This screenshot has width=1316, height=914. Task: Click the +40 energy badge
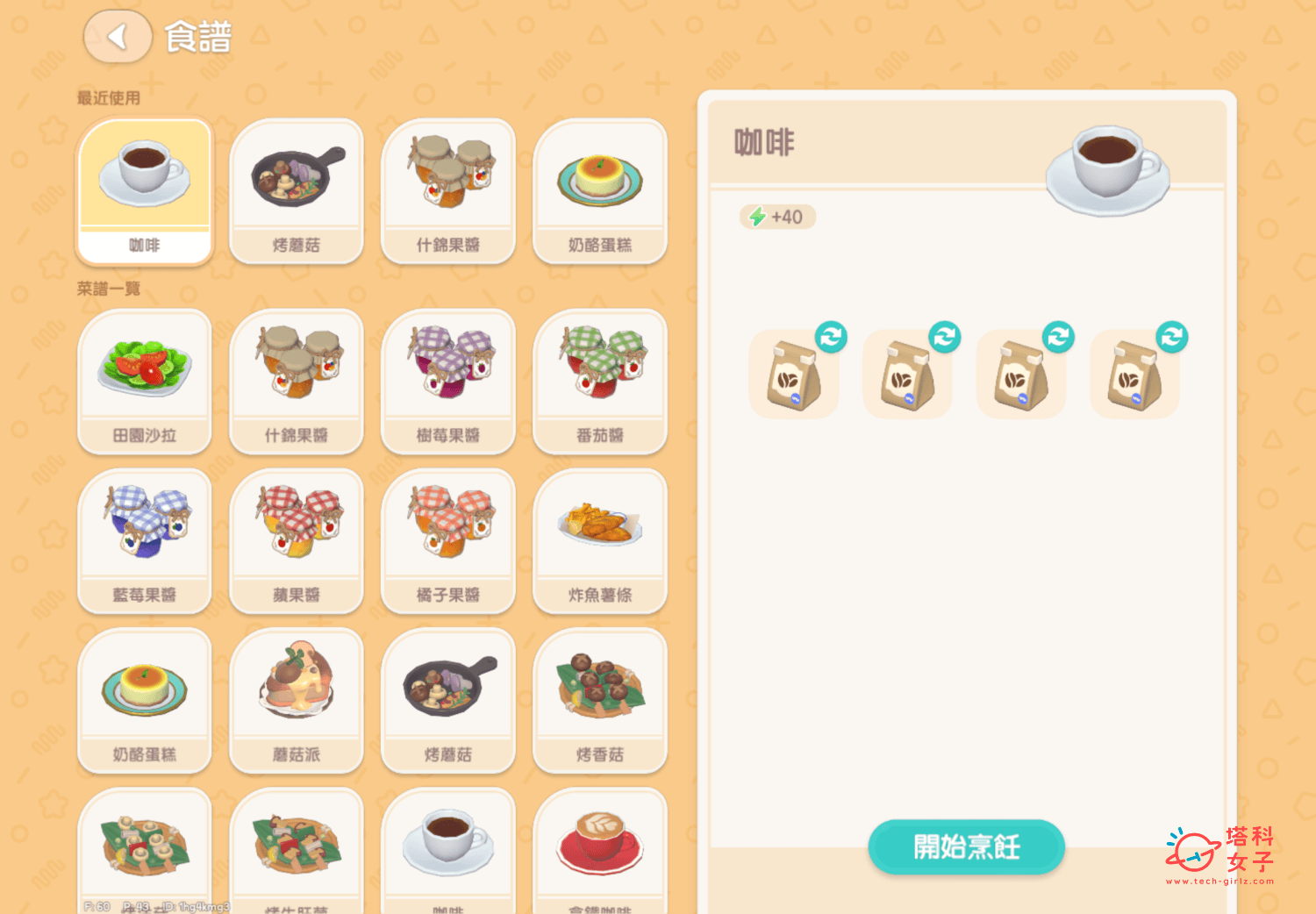[x=776, y=217]
